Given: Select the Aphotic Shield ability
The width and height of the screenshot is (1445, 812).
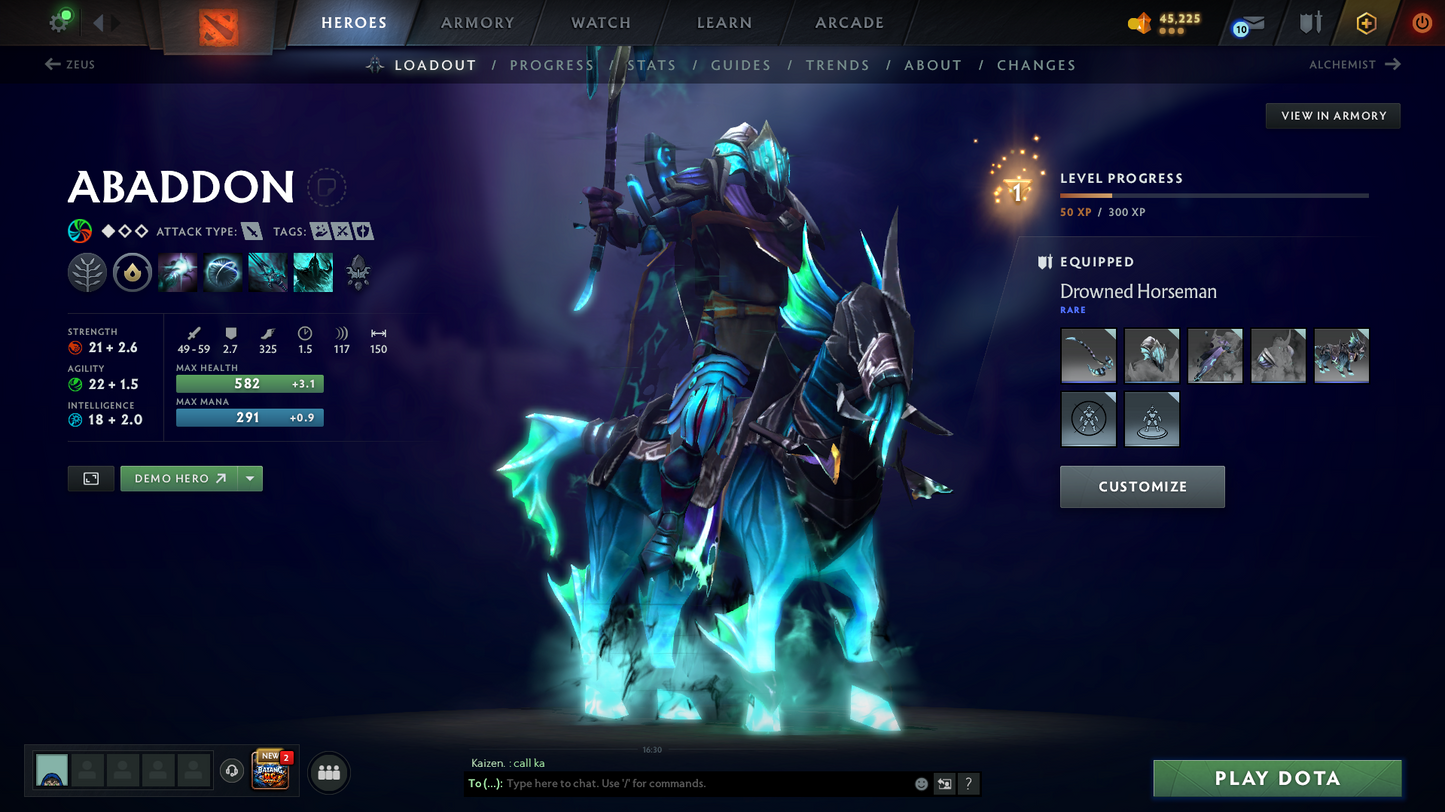Looking at the screenshot, I should pyautogui.click(x=221, y=272).
